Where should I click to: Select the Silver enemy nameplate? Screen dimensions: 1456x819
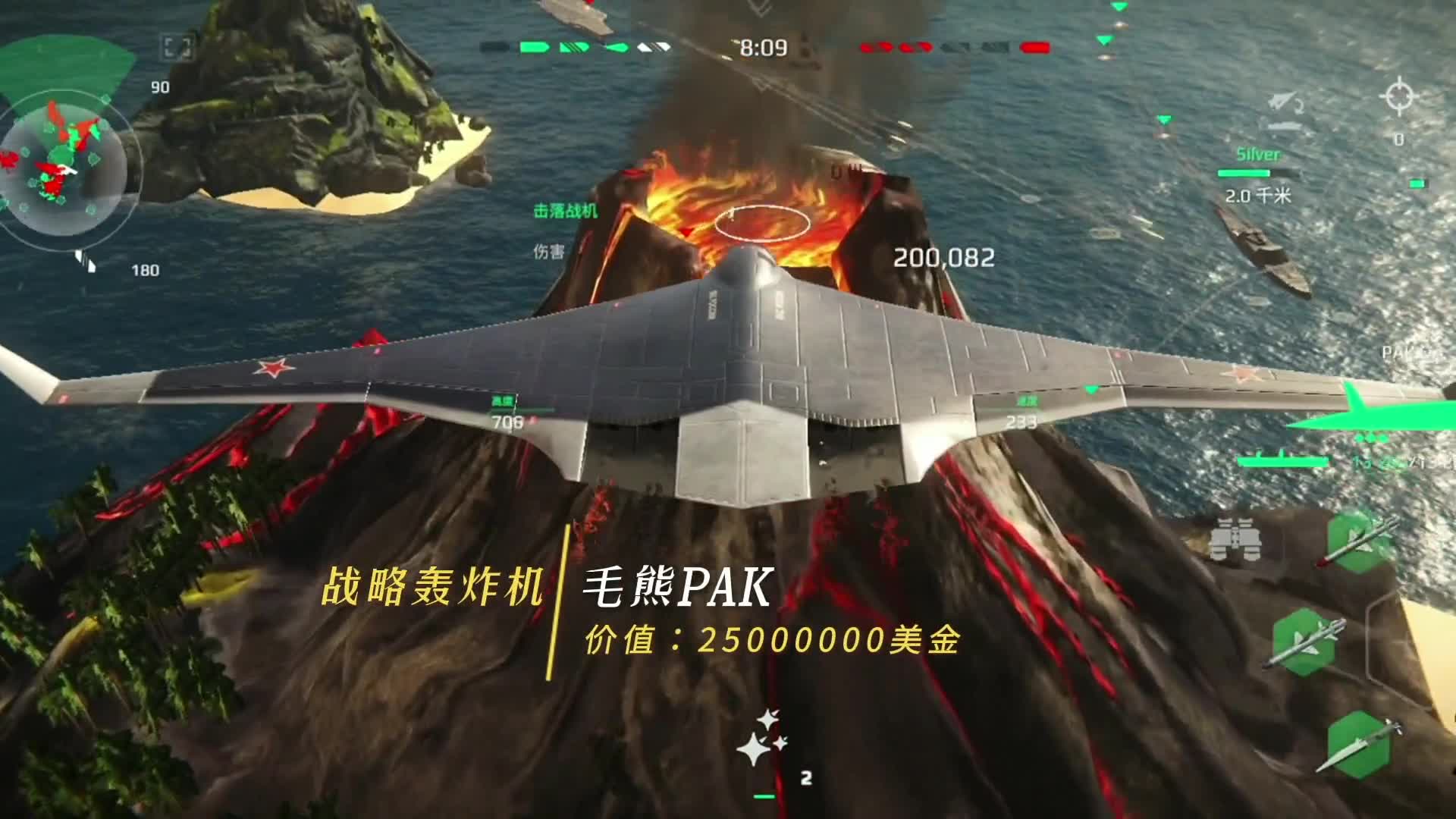click(x=1259, y=155)
